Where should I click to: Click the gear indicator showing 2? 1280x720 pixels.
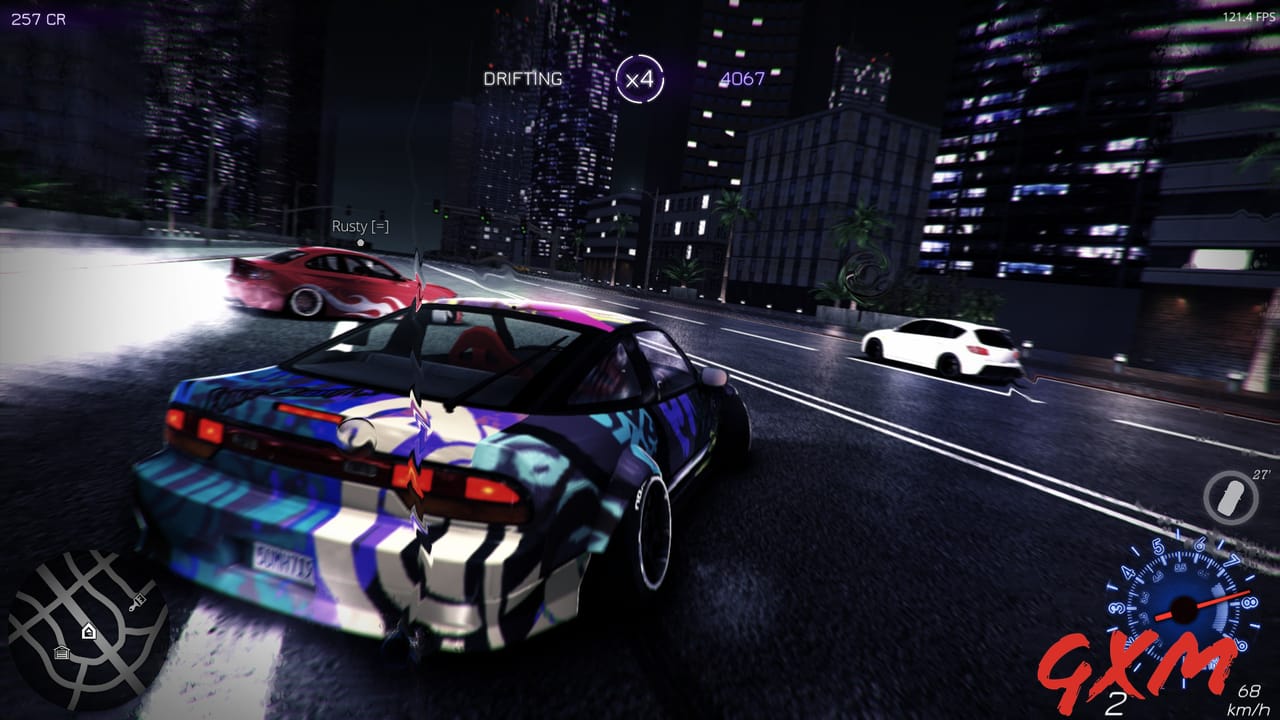tap(1117, 703)
